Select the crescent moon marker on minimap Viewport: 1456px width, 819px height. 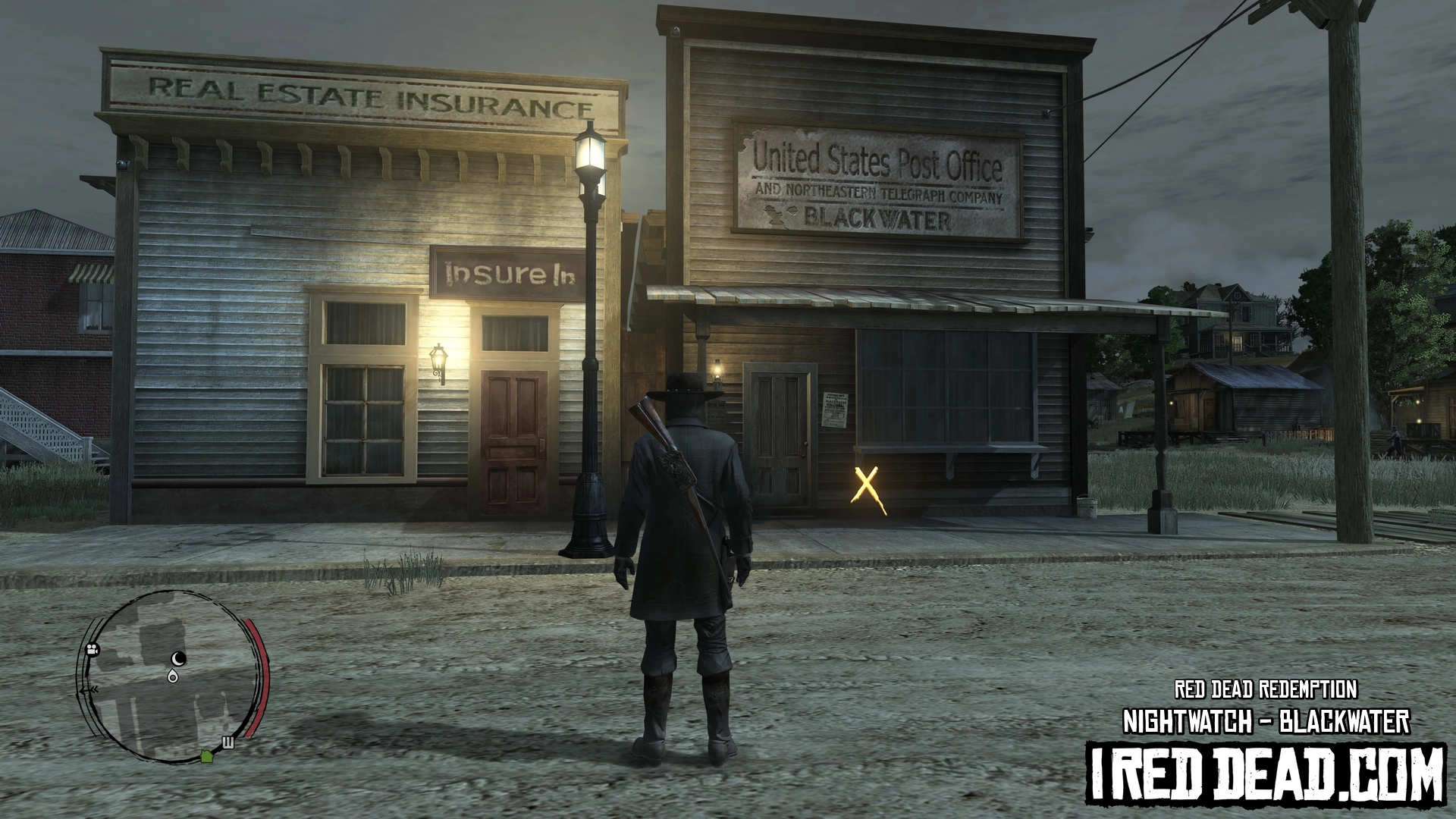point(179,657)
